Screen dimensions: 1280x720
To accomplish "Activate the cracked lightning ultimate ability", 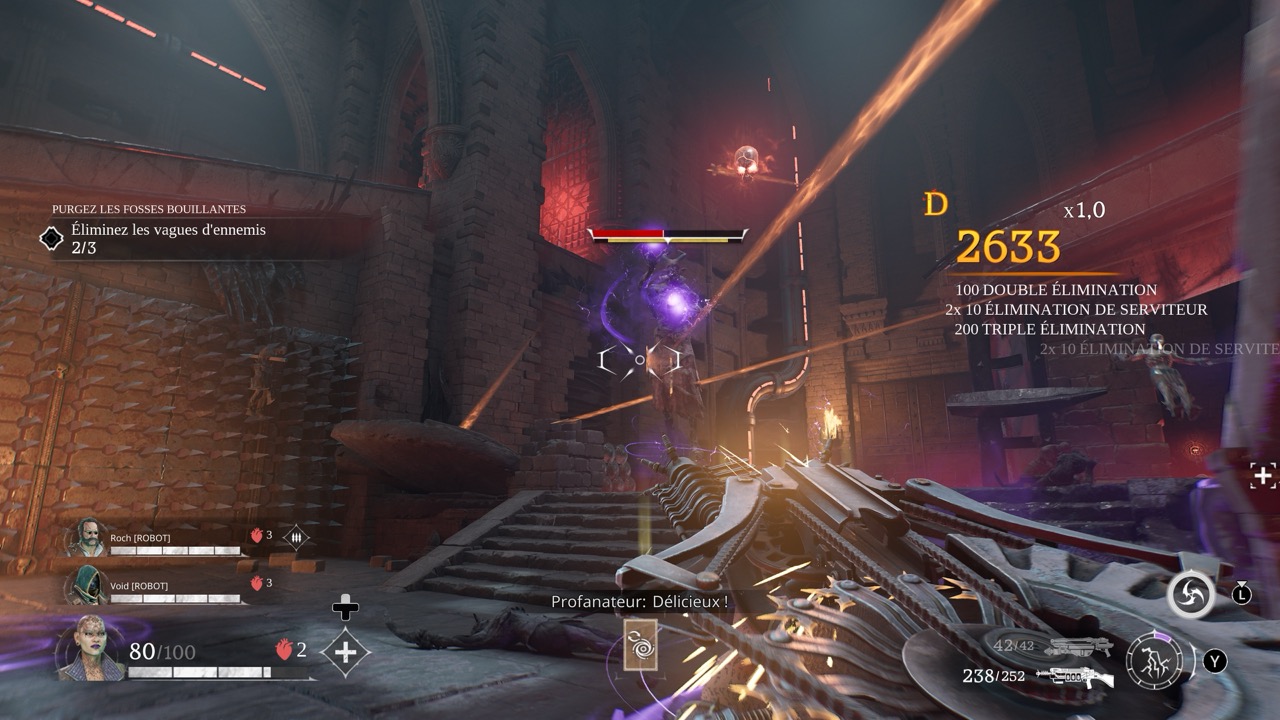I will pyautogui.click(x=1154, y=660).
